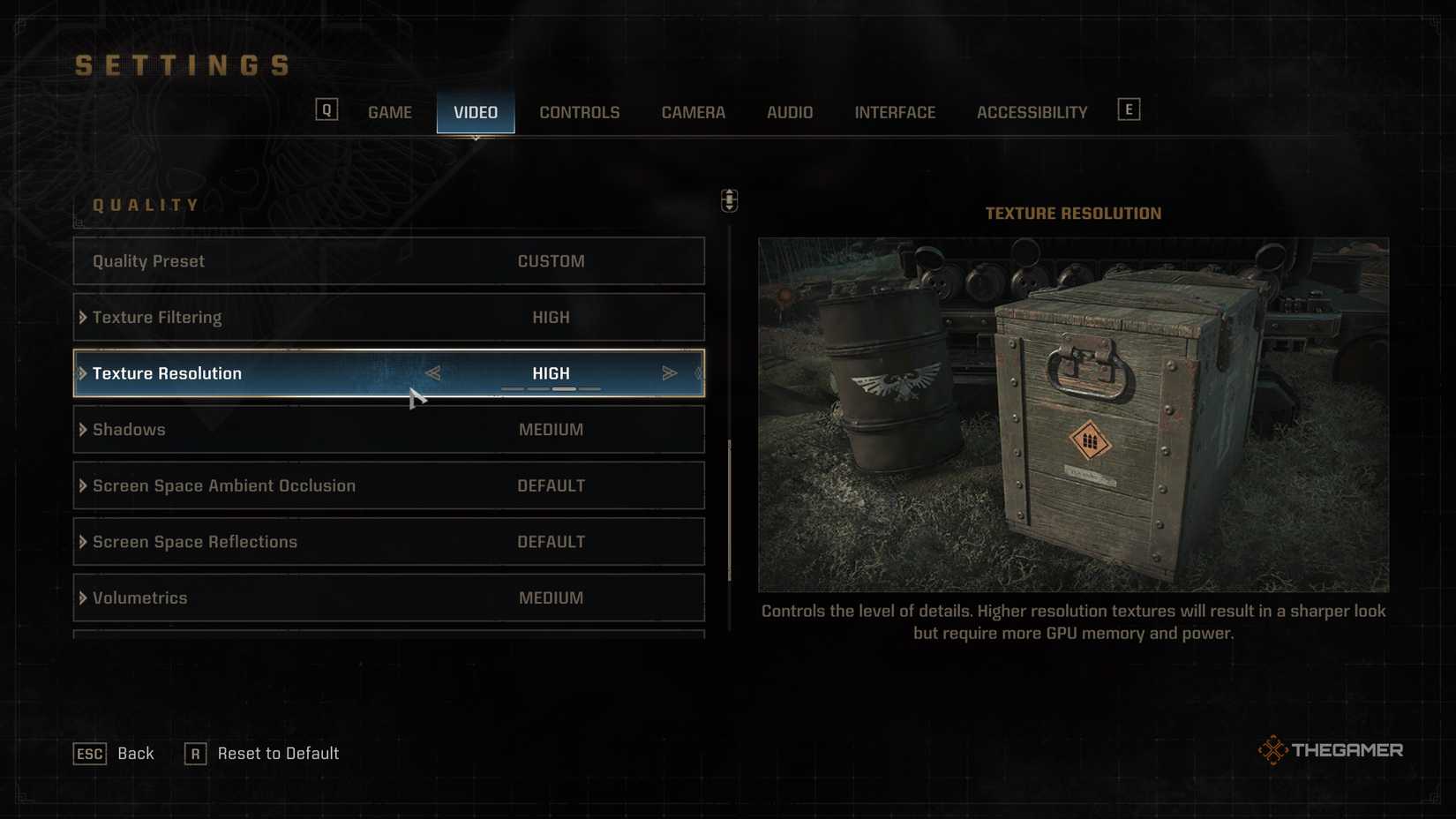
Task: Click the settings list scrollbar
Action: click(x=729, y=510)
